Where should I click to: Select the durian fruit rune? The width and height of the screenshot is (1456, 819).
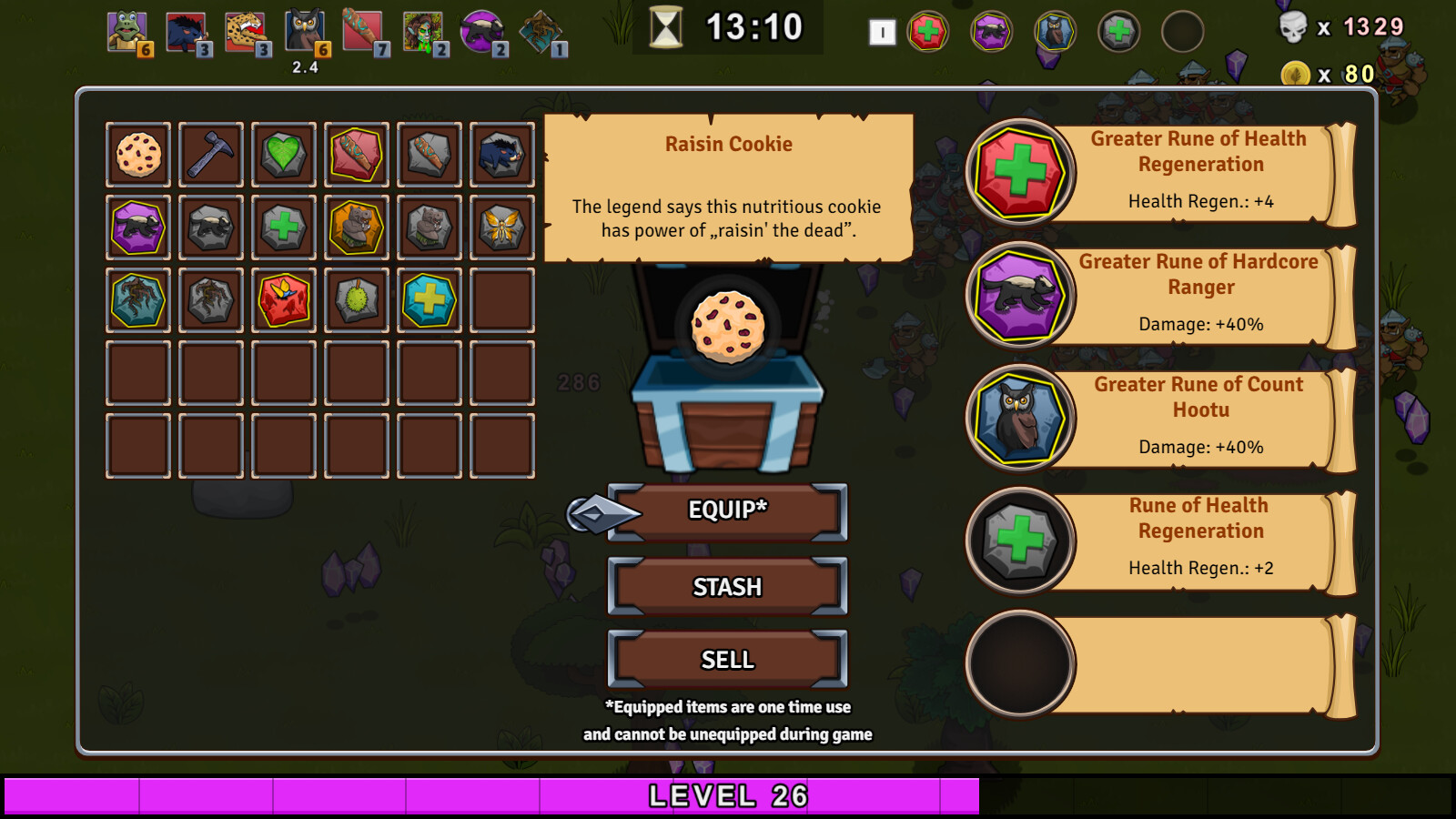[356, 300]
